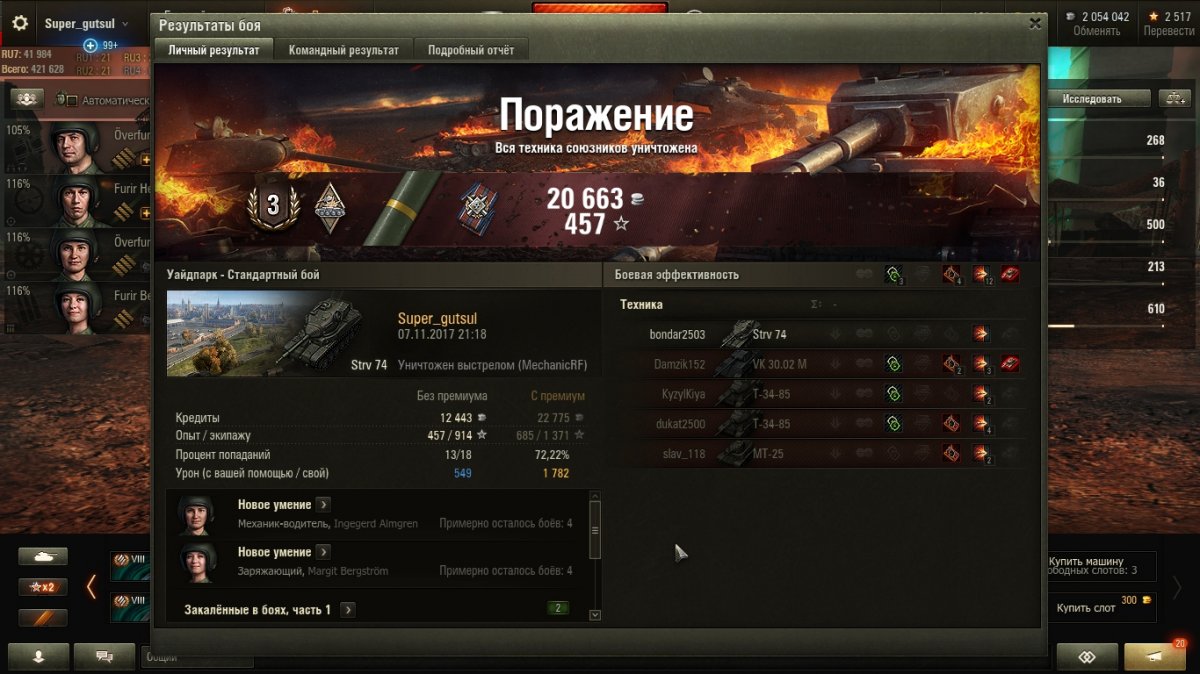The image size is (1200, 674).
Task: Click Купить машину to buy a vehicle
Action: tap(1086, 561)
